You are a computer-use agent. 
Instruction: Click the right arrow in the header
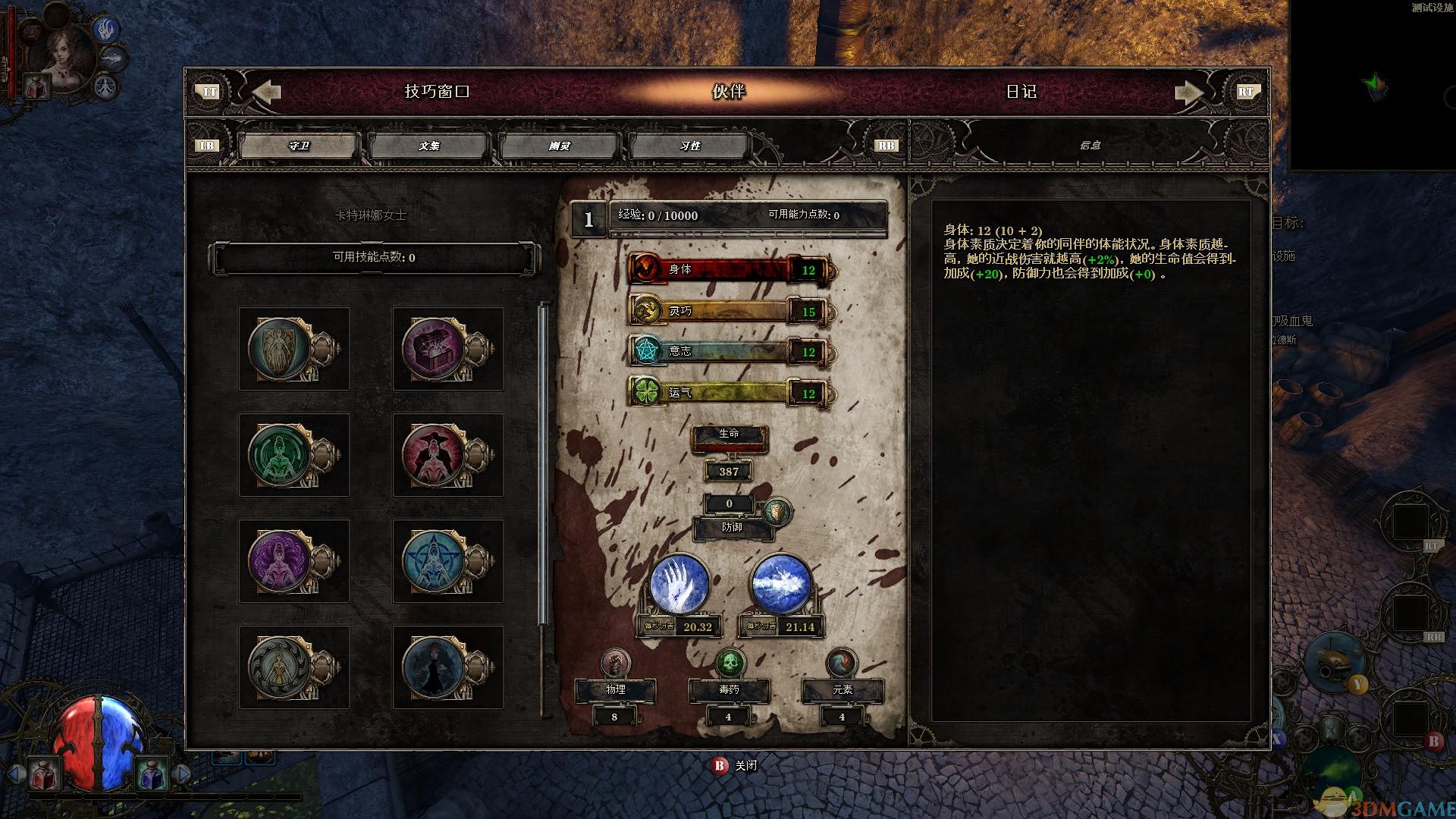(1188, 92)
